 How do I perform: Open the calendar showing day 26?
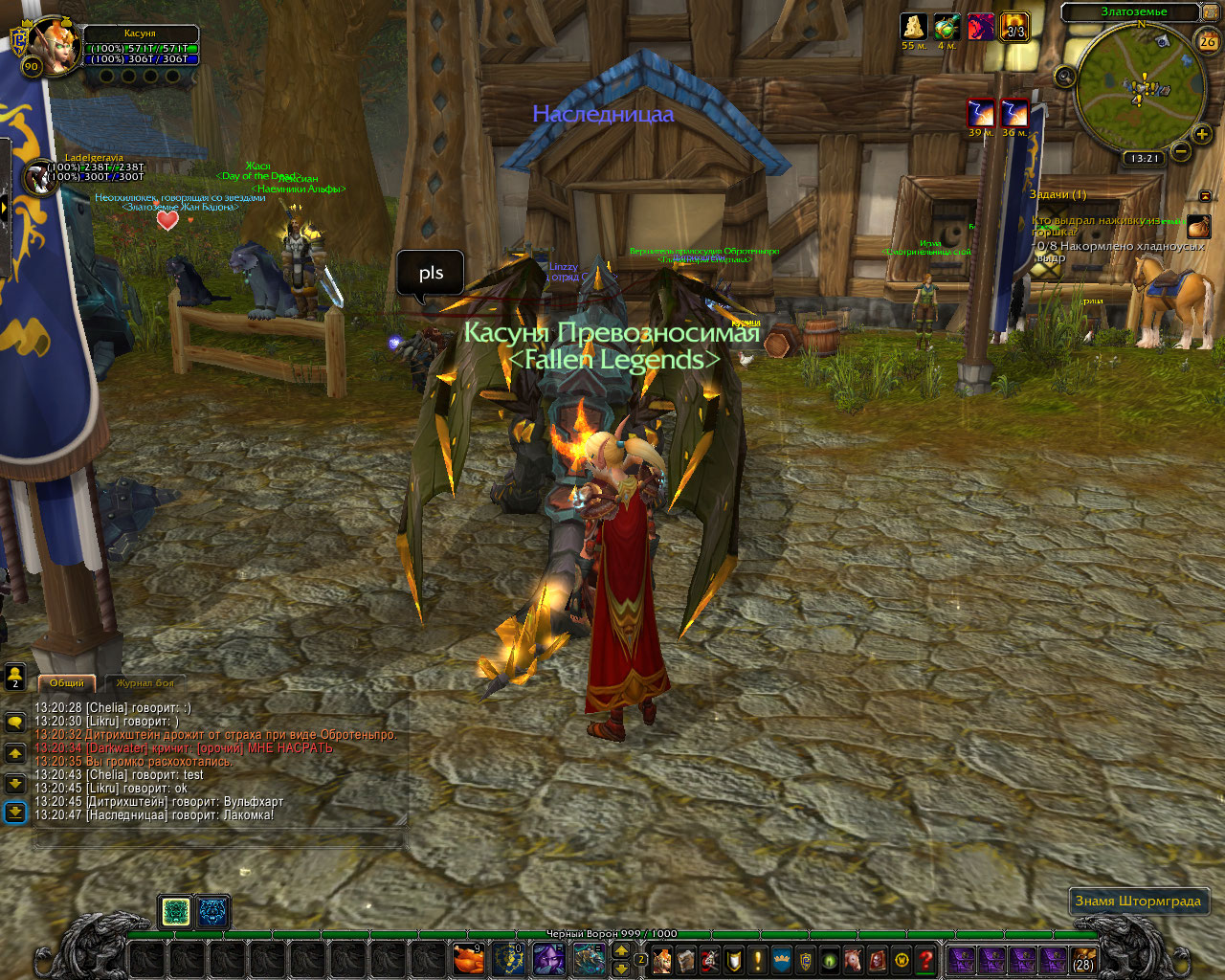[x=1208, y=41]
